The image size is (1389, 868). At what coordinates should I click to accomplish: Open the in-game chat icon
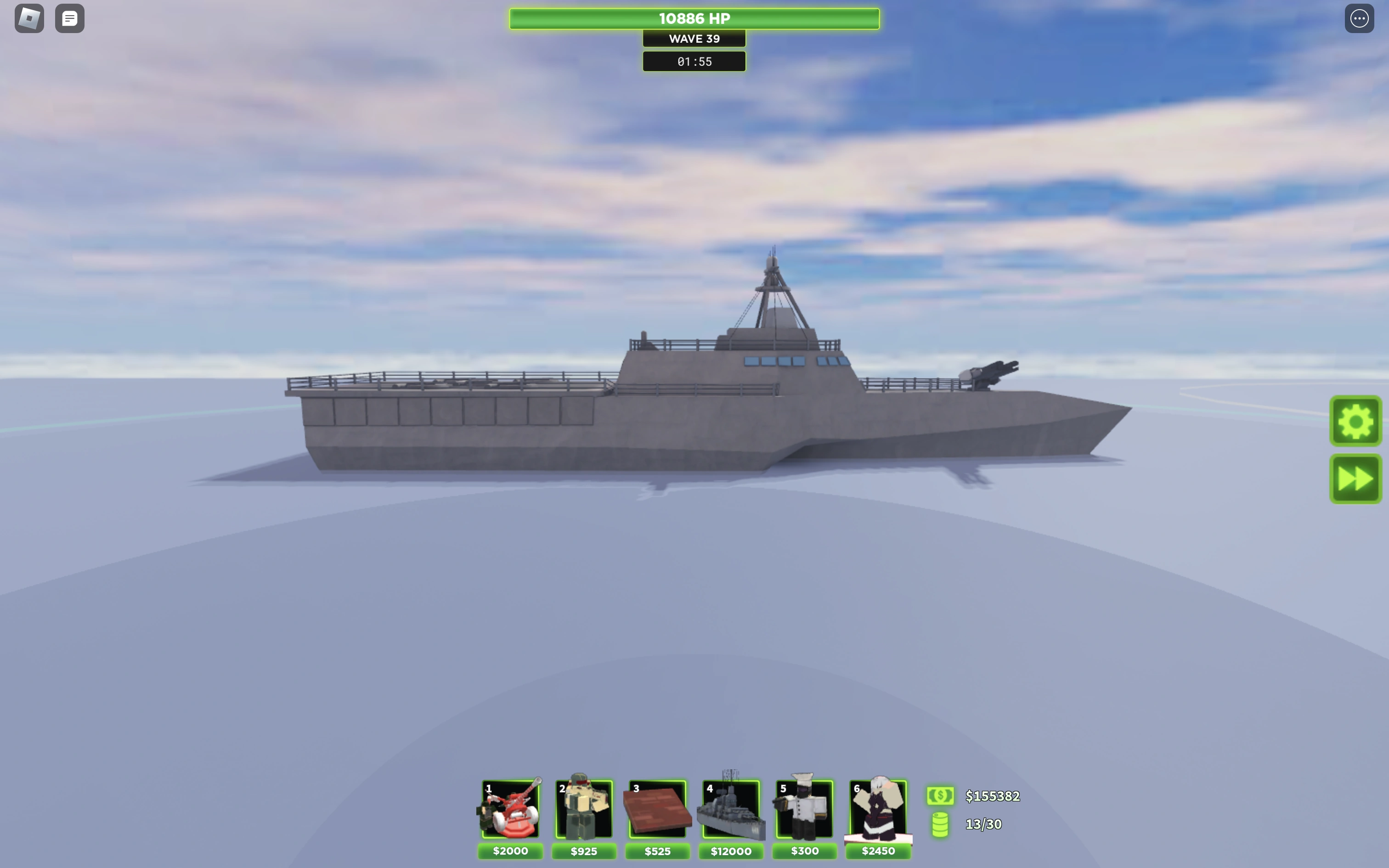pos(69,18)
